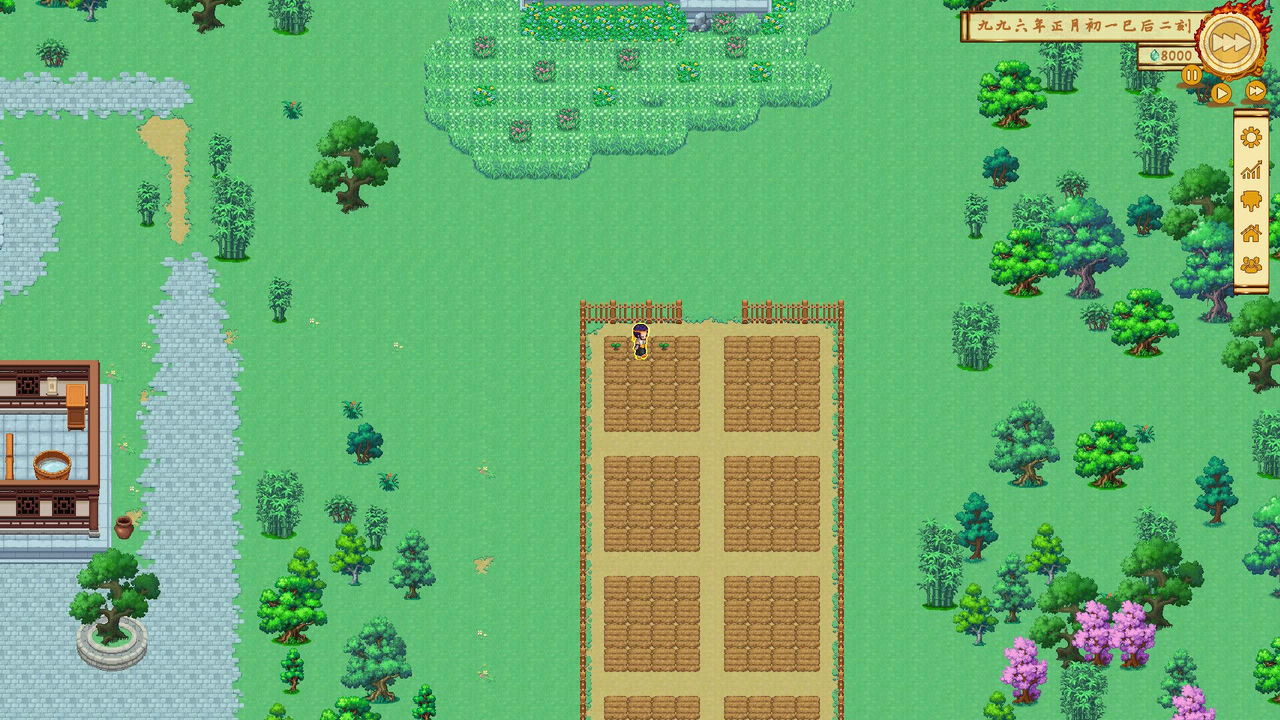Show the rising bar chart statistics
Image resolution: width=1280 pixels, height=720 pixels.
1251,170
